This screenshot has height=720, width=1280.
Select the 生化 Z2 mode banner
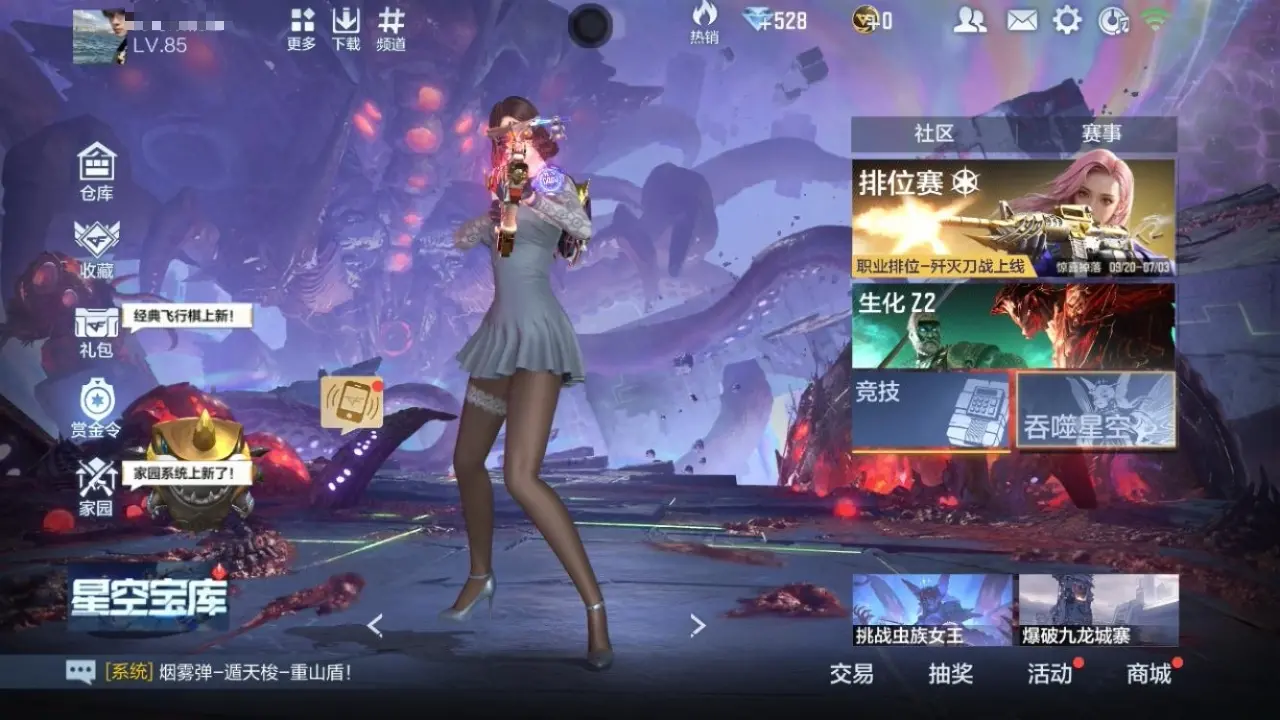1013,326
